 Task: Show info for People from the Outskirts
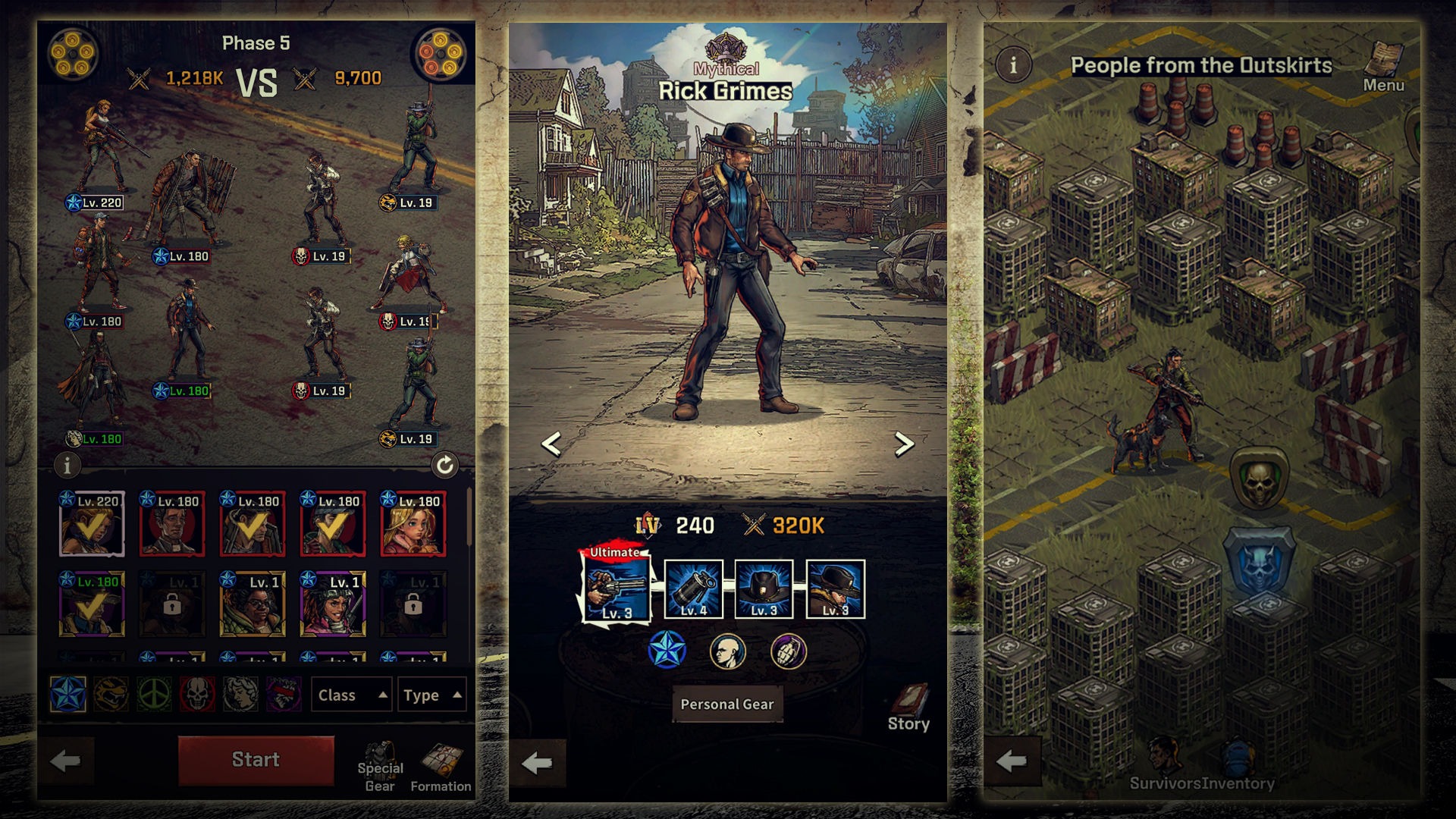click(x=1013, y=65)
